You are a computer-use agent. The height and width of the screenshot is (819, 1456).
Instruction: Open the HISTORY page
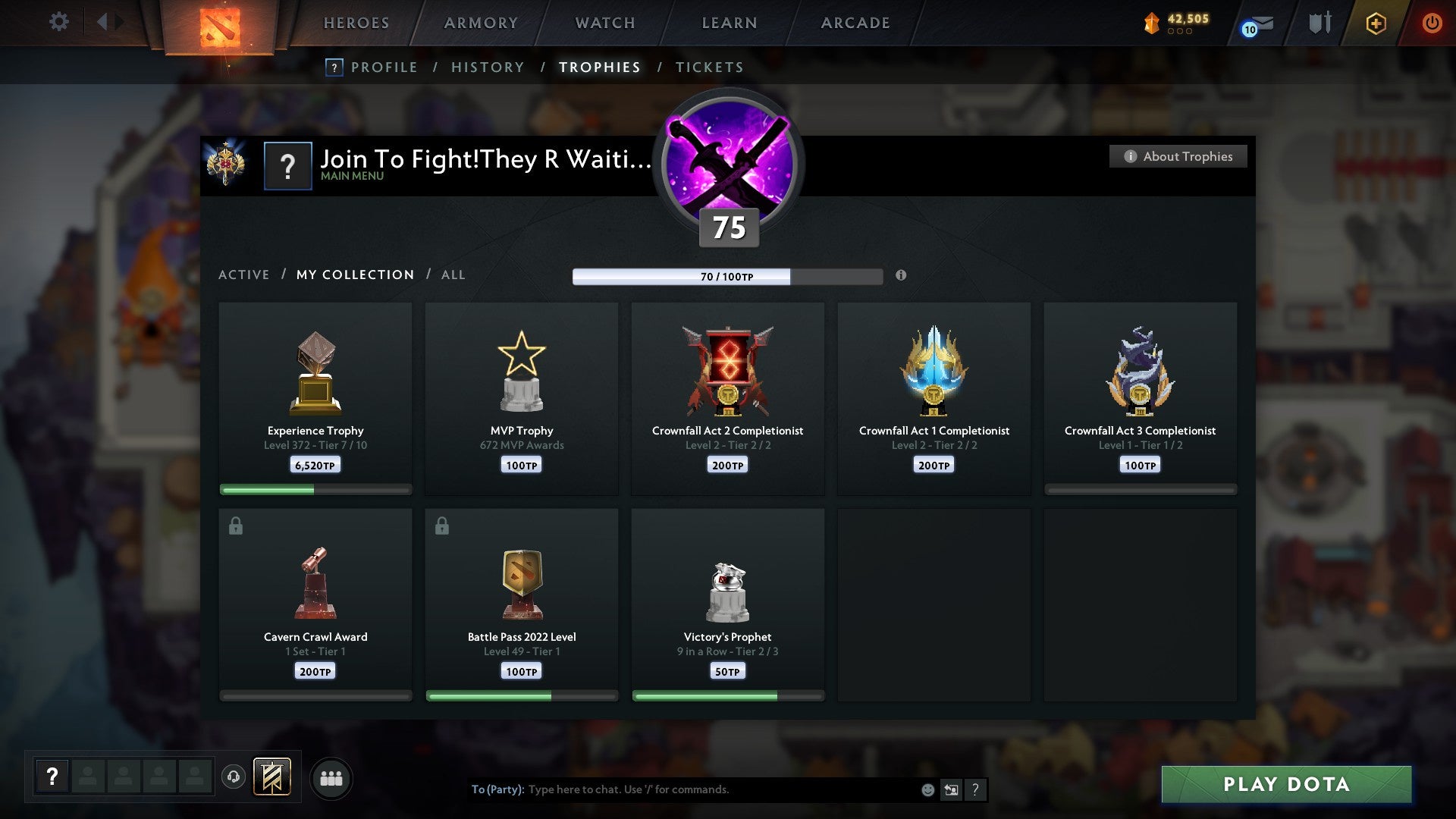pyautogui.click(x=487, y=67)
